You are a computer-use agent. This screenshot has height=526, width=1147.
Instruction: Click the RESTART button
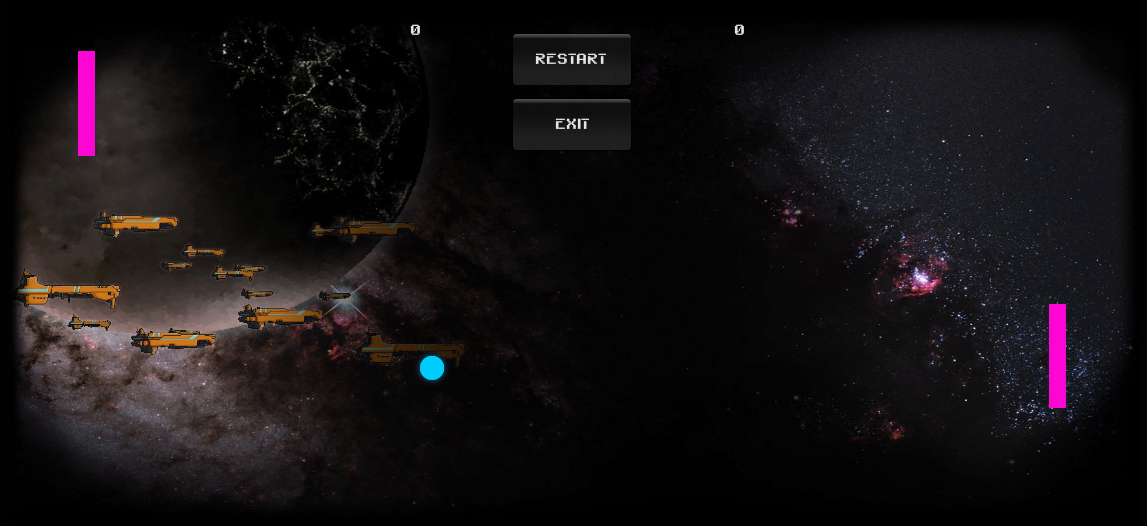click(x=571, y=59)
